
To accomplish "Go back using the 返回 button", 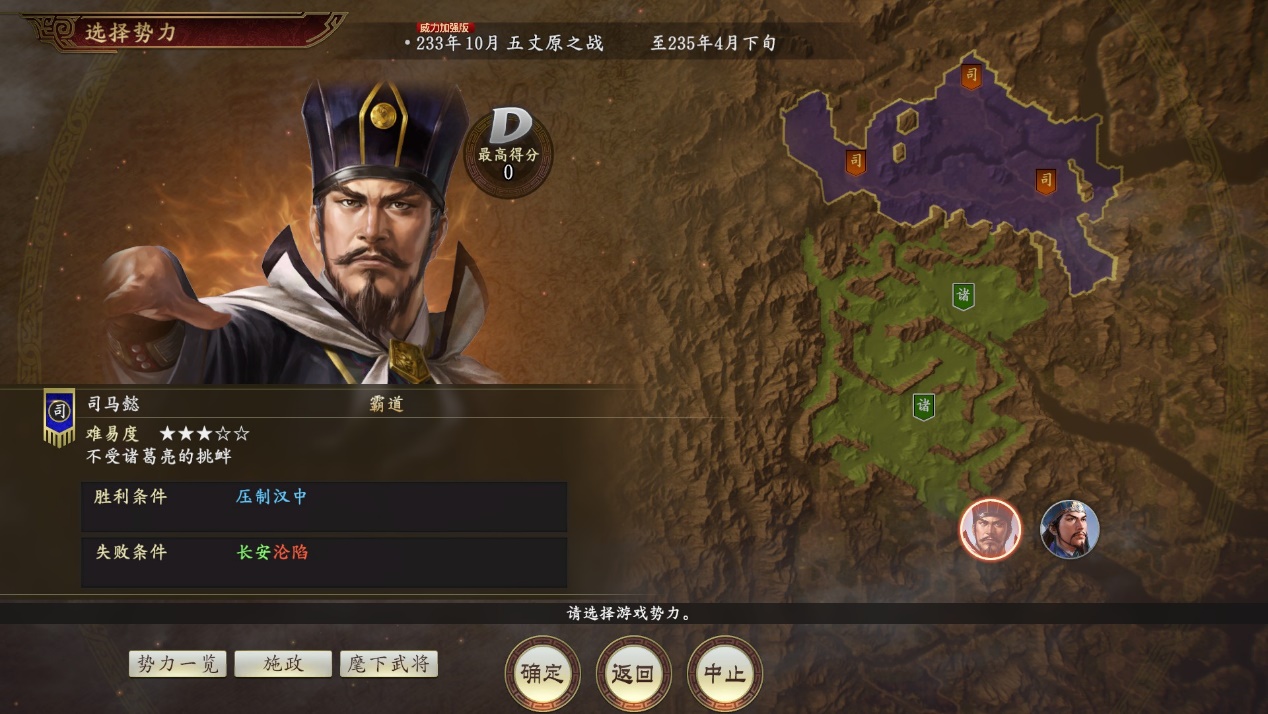I will [633, 673].
